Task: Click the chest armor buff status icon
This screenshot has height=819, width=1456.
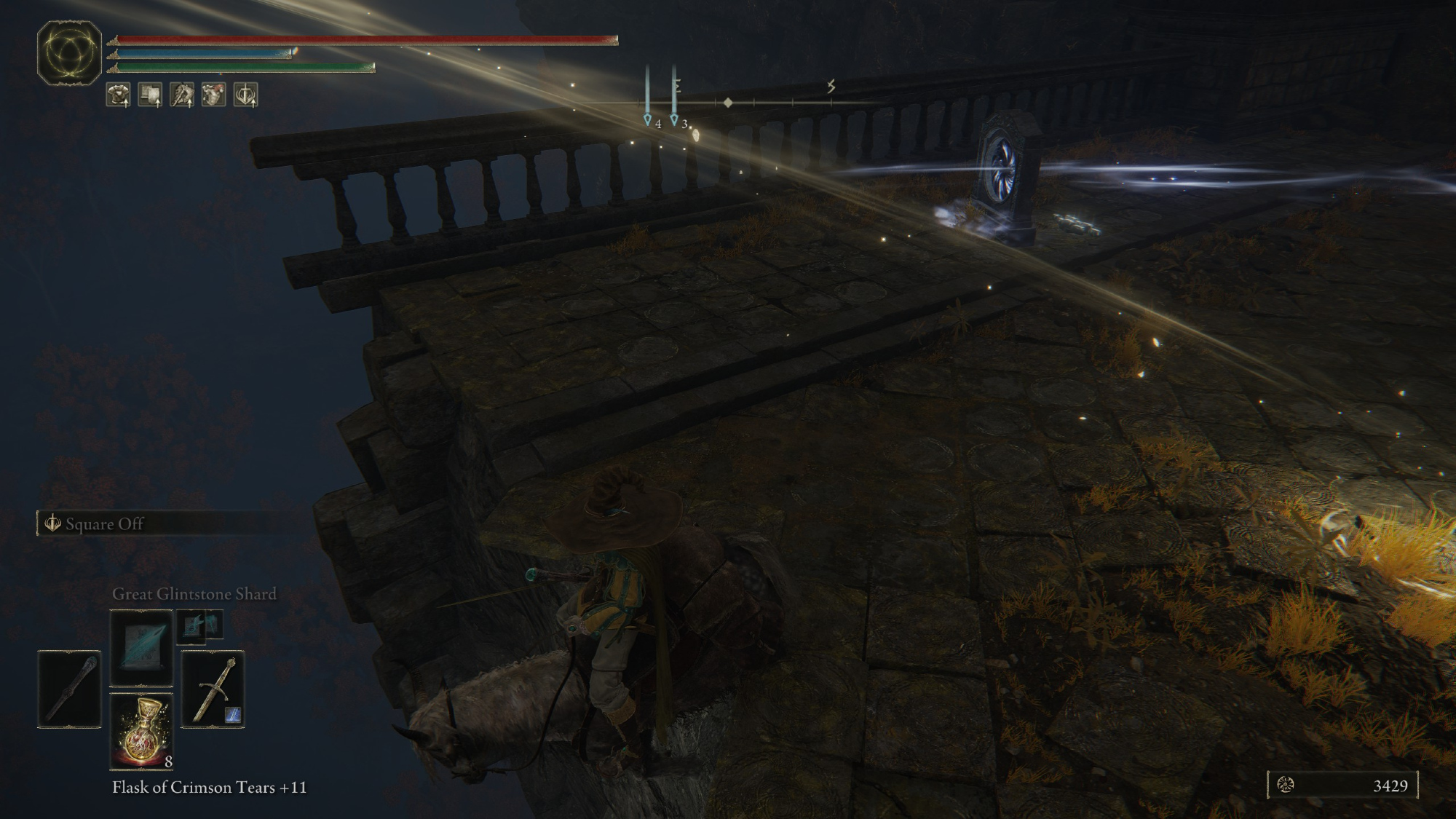Action: coord(119,95)
